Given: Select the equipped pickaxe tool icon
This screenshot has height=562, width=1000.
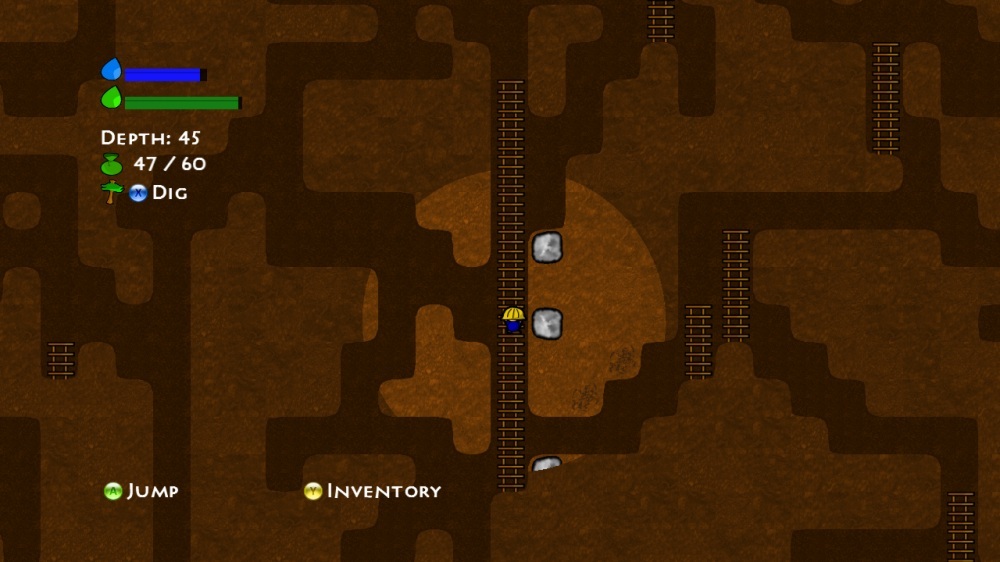Looking at the screenshot, I should point(112,192).
